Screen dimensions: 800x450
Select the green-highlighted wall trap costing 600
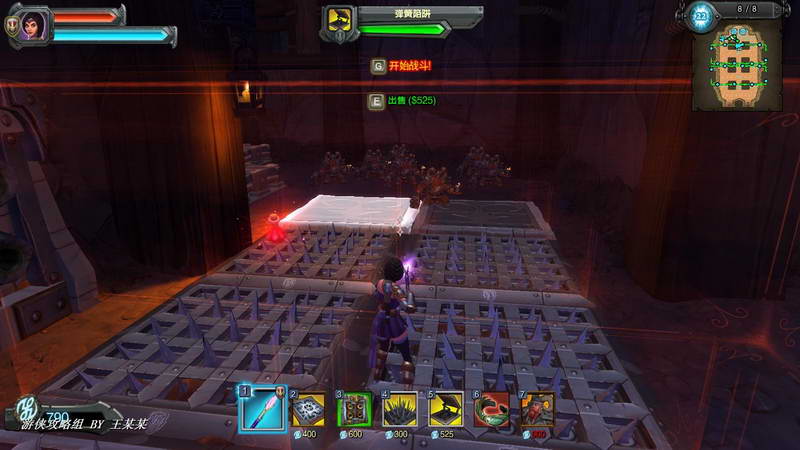(x=353, y=410)
